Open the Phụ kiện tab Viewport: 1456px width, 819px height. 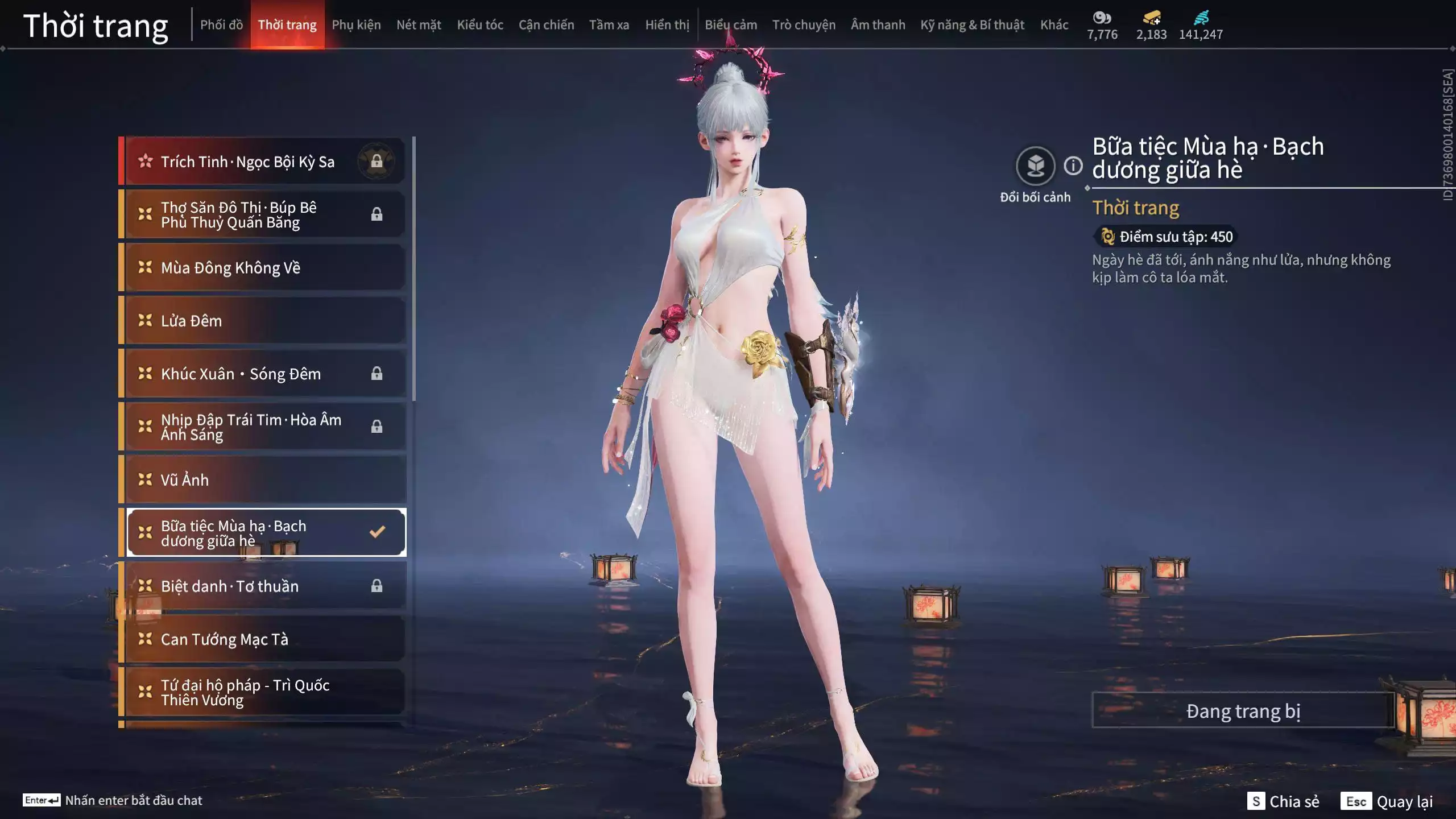click(x=356, y=25)
